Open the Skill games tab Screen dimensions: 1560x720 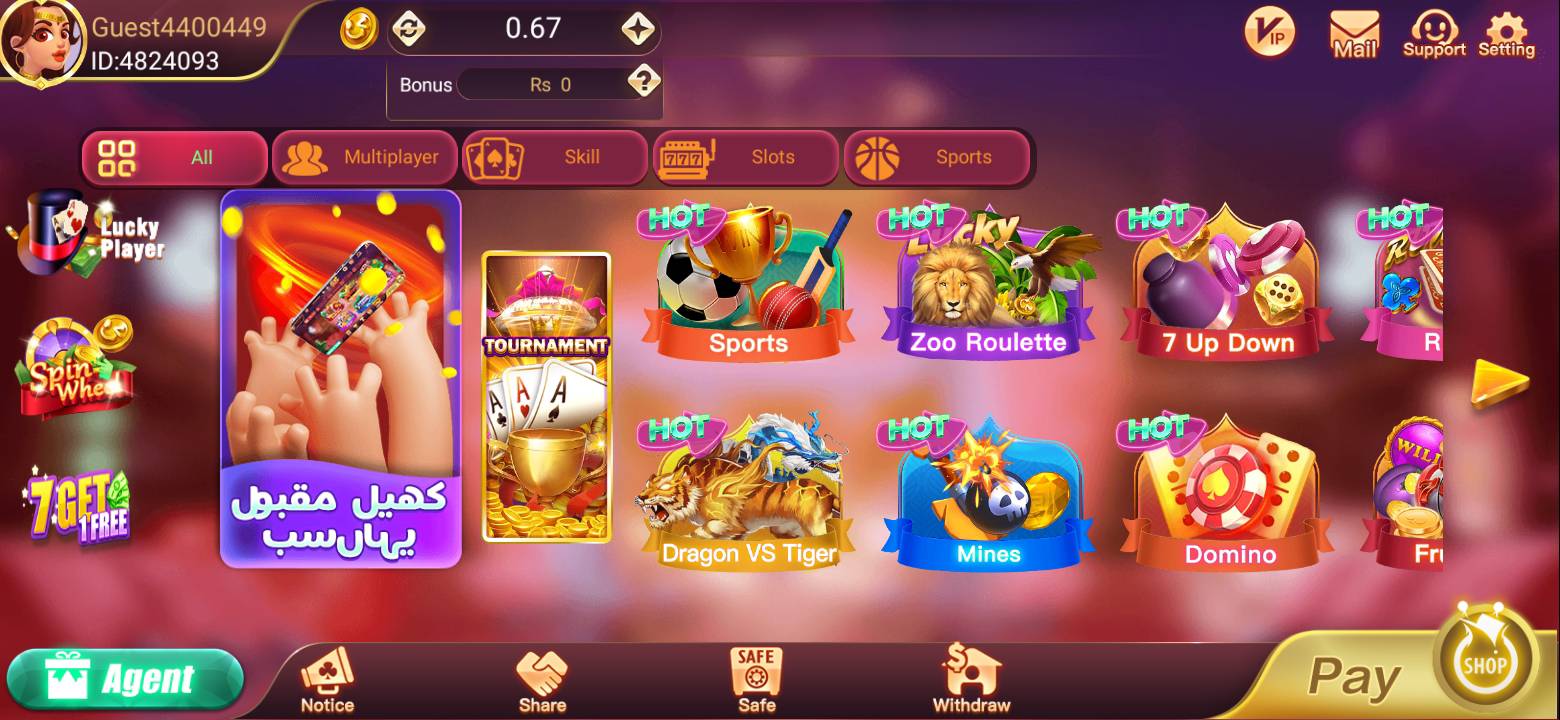click(555, 157)
